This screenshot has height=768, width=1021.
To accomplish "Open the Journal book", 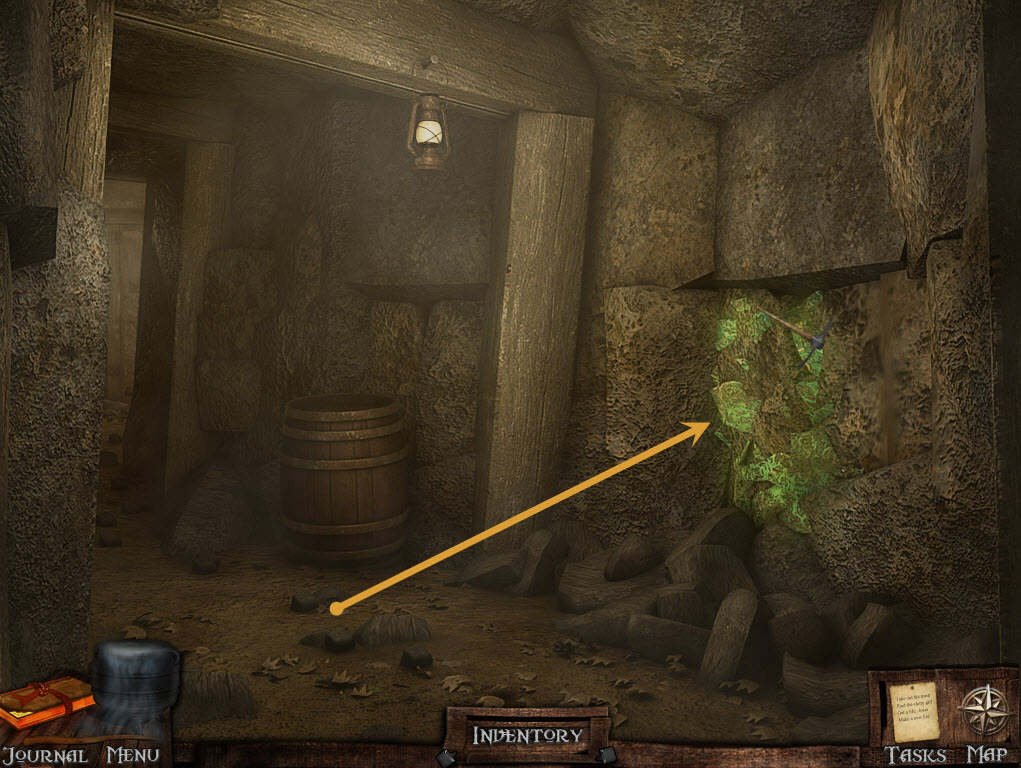I will point(45,703).
